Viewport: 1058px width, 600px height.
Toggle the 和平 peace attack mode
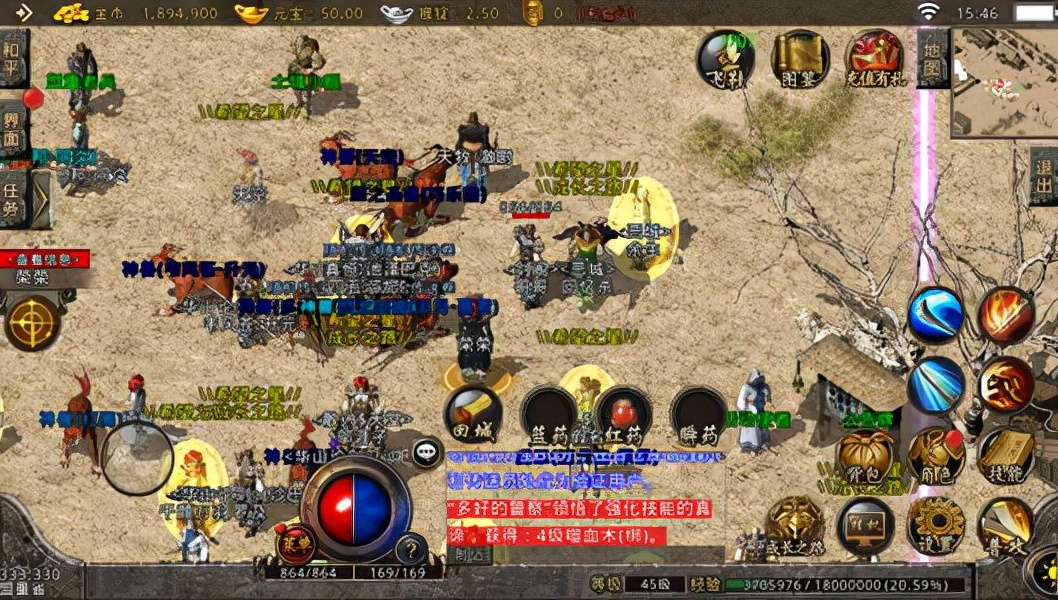click(13, 58)
